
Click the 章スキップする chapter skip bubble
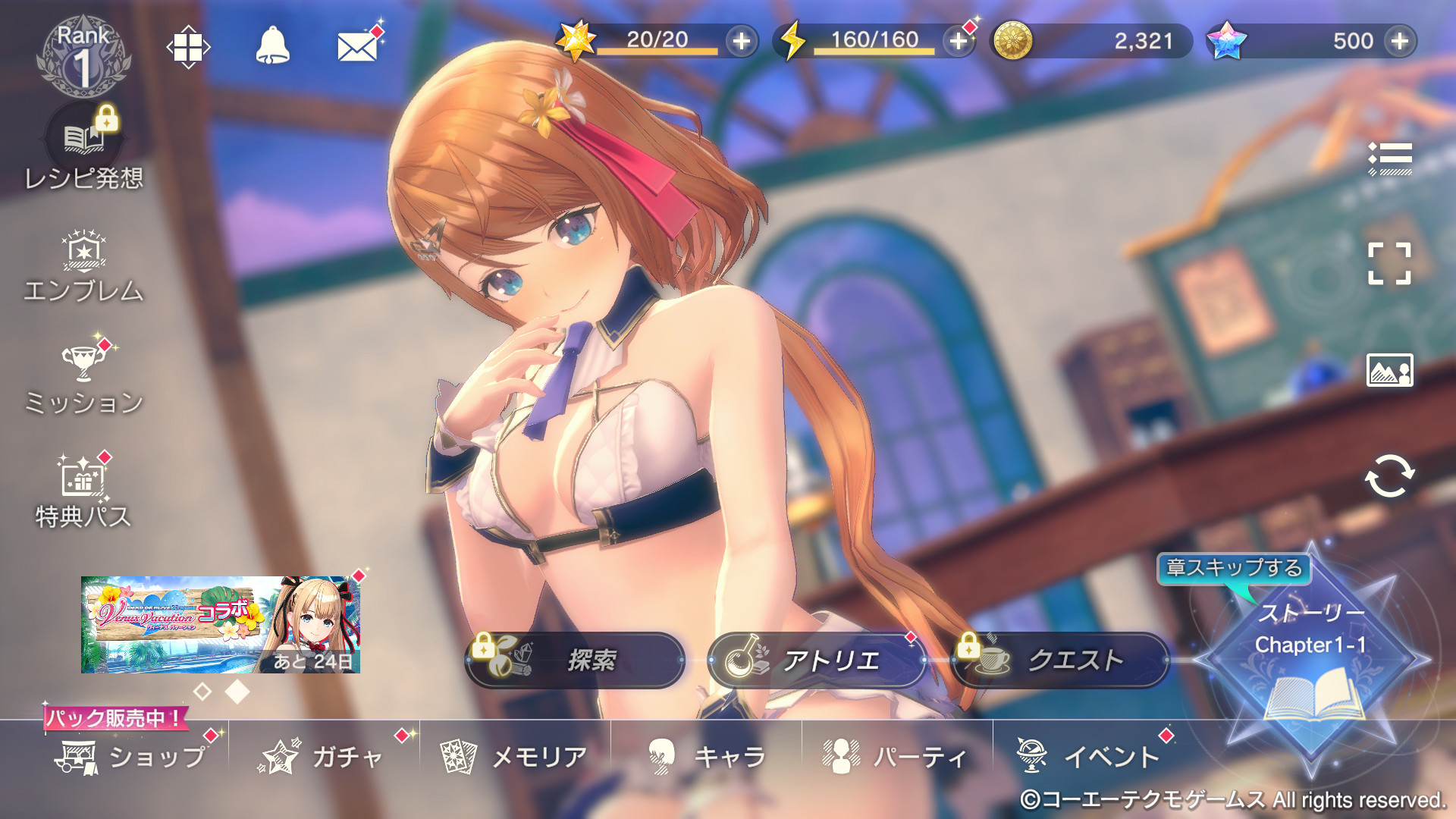tap(1234, 568)
